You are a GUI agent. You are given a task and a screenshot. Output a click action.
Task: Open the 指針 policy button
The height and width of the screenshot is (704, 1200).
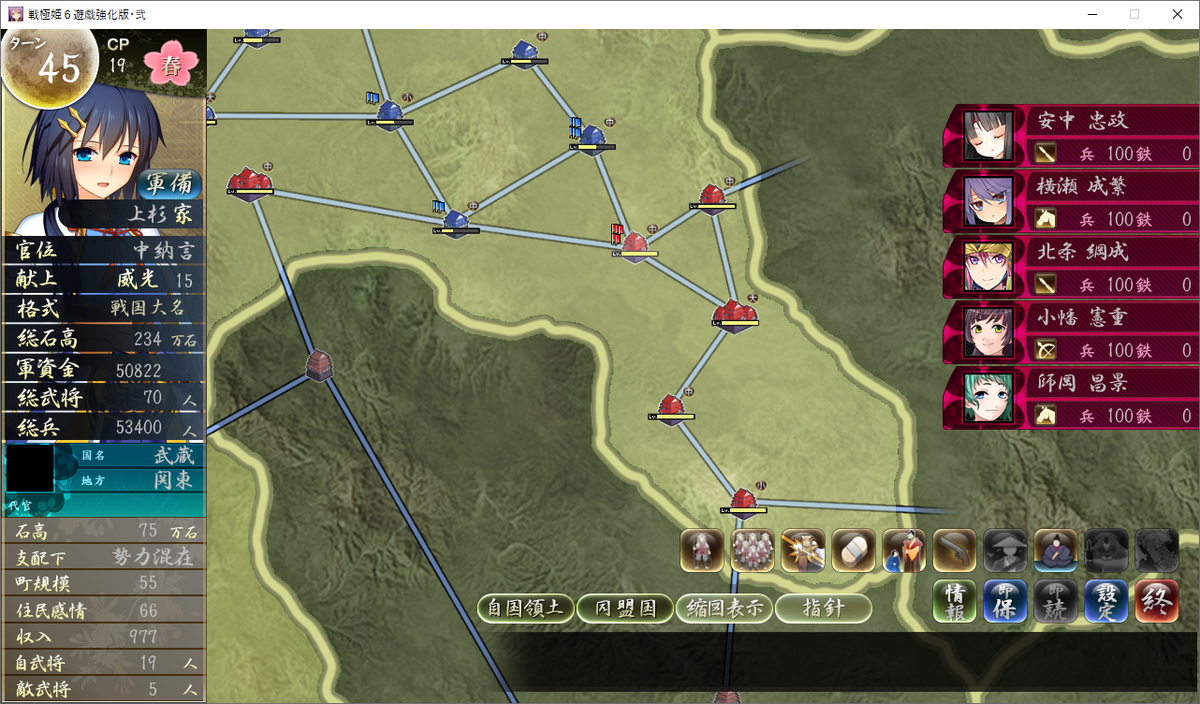(823, 608)
